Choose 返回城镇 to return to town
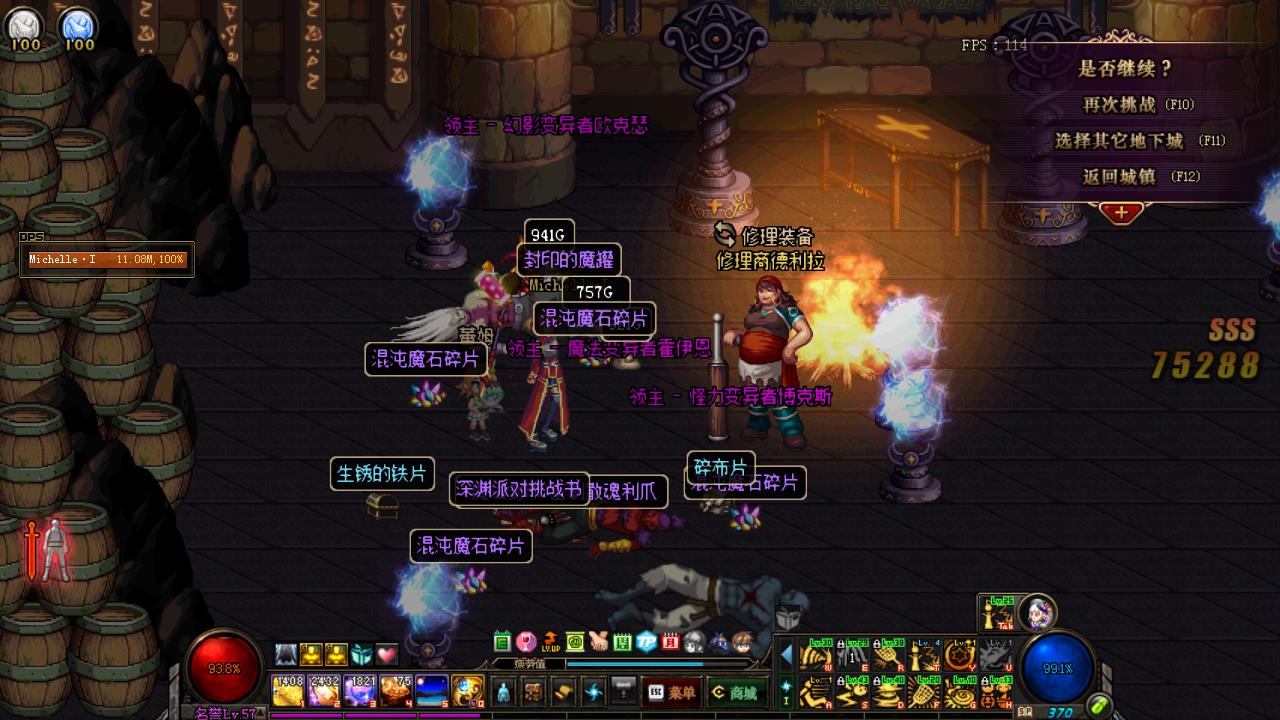This screenshot has width=1280, height=720. pos(1139,177)
